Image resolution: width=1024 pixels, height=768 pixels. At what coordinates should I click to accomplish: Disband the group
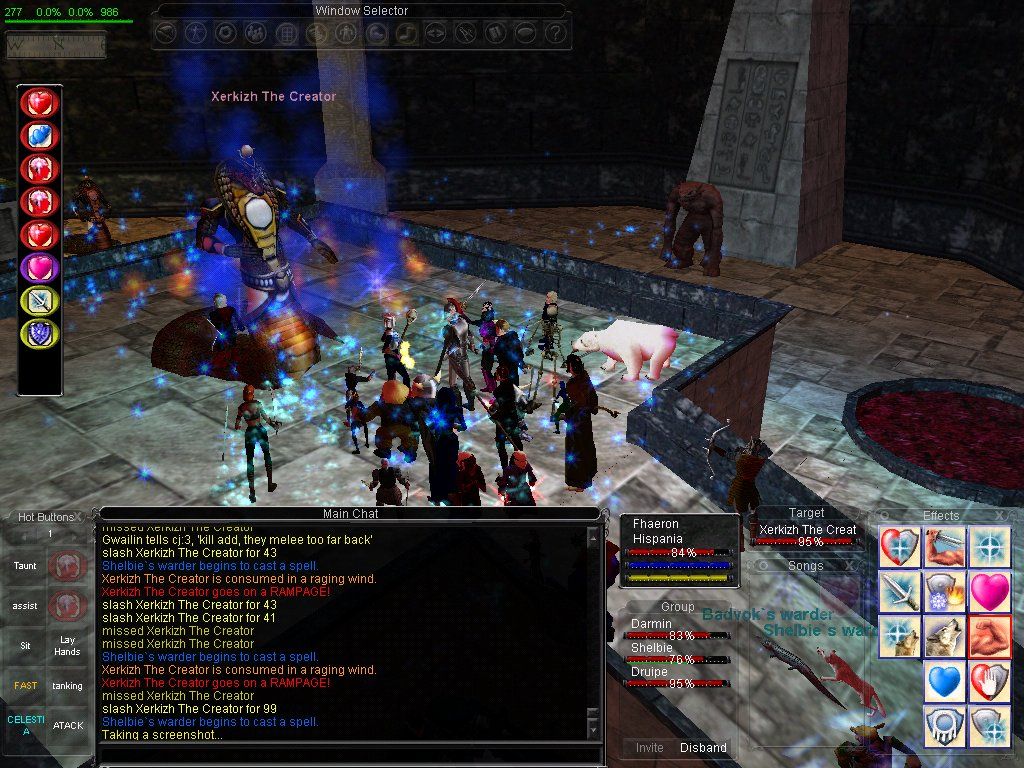click(x=703, y=747)
